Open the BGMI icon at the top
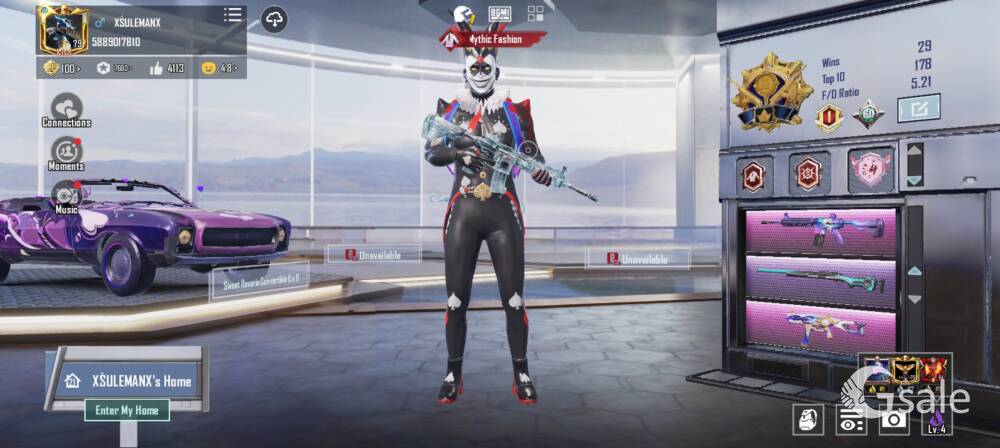The width and height of the screenshot is (1000, 448). [x=500, y=13]
